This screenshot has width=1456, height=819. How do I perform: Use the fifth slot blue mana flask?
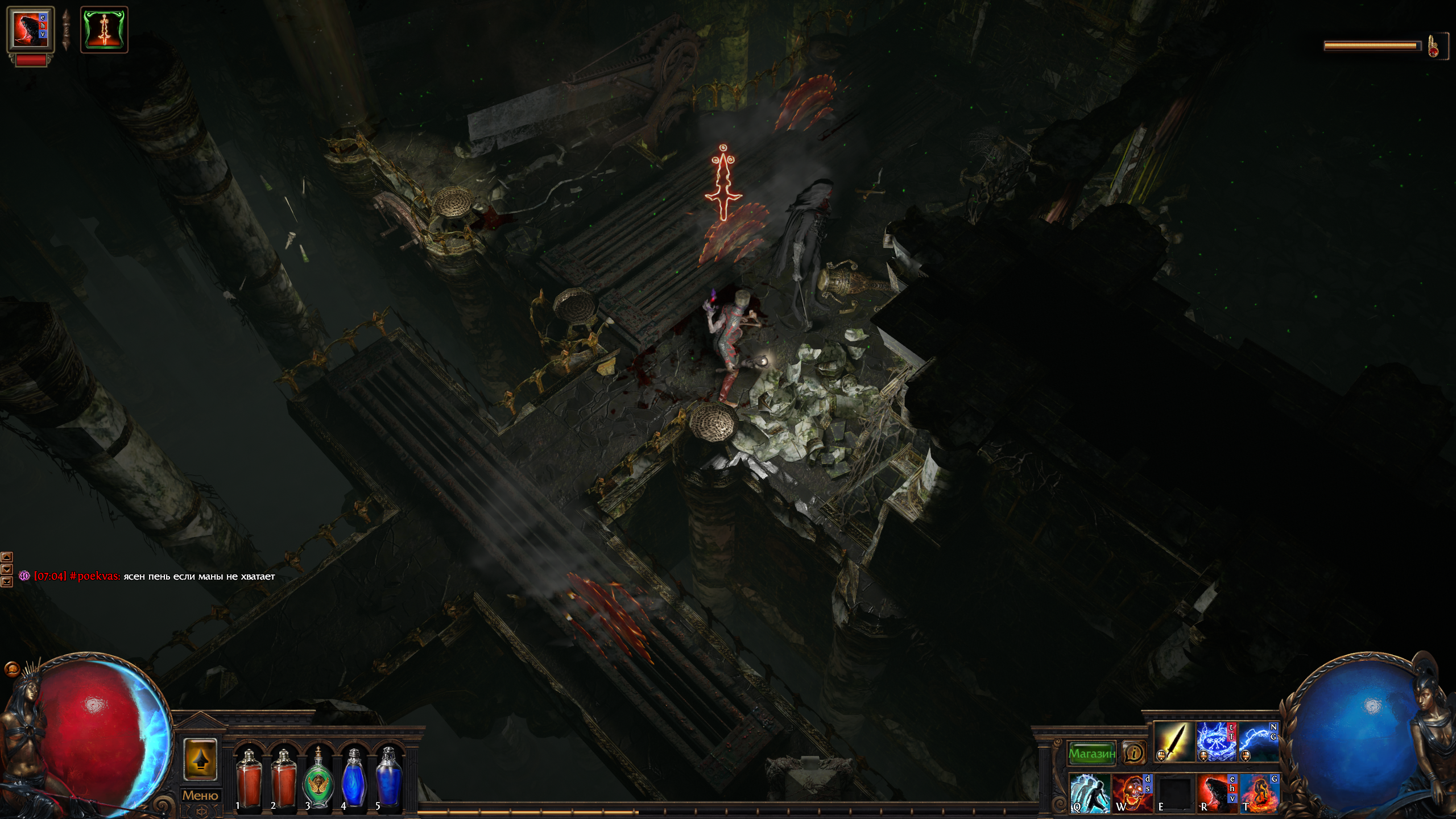(388, 777)
